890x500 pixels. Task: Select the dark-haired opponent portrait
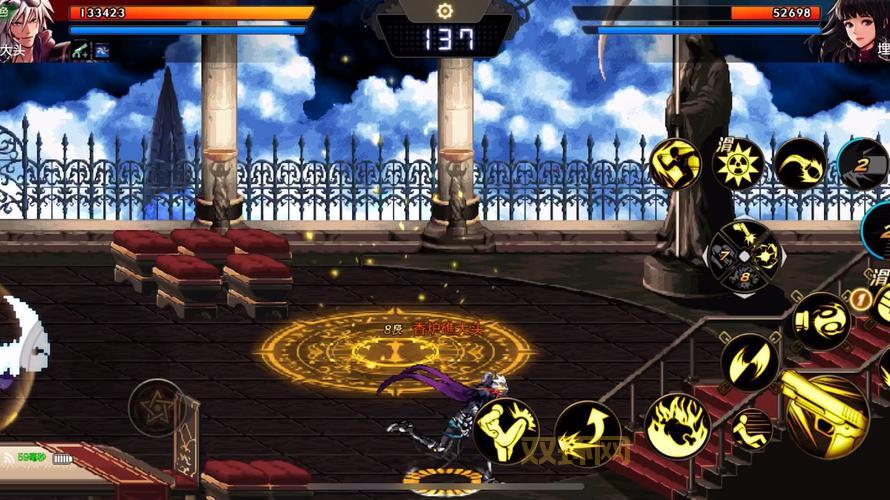click(x=857, y=30)
